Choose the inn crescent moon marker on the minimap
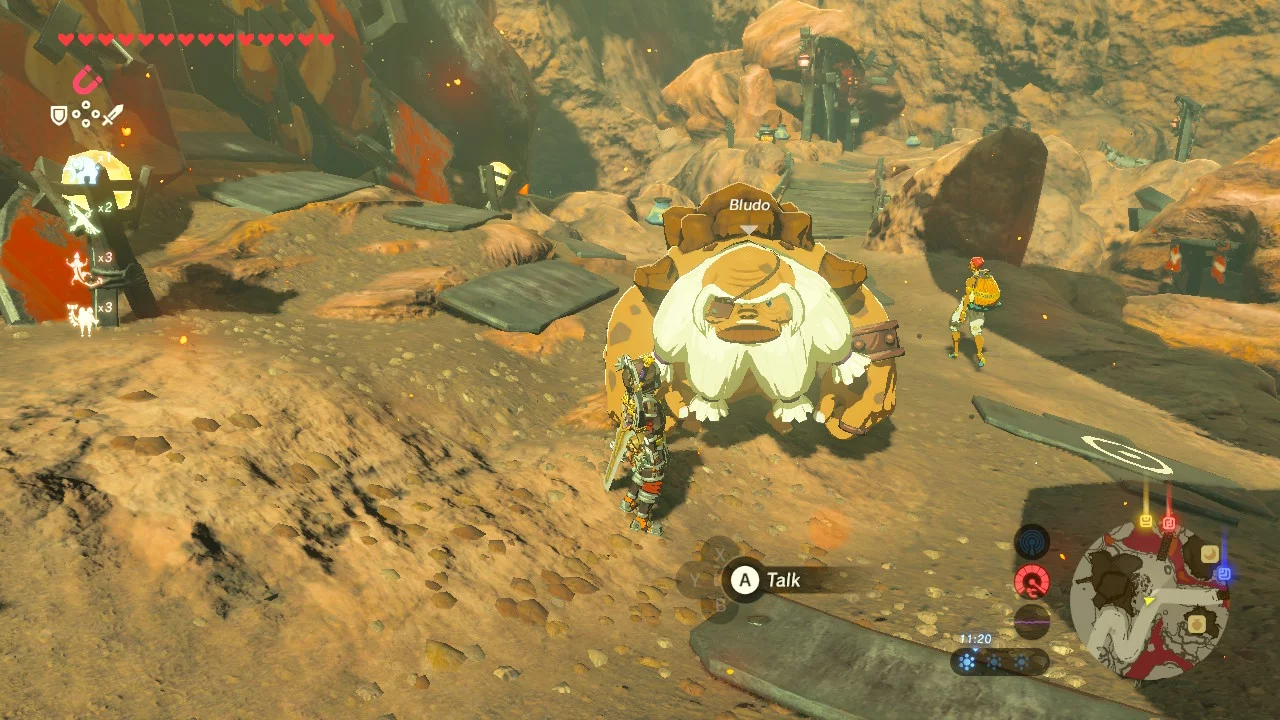The image size is (1280, 720). (x=1210, y=553)
